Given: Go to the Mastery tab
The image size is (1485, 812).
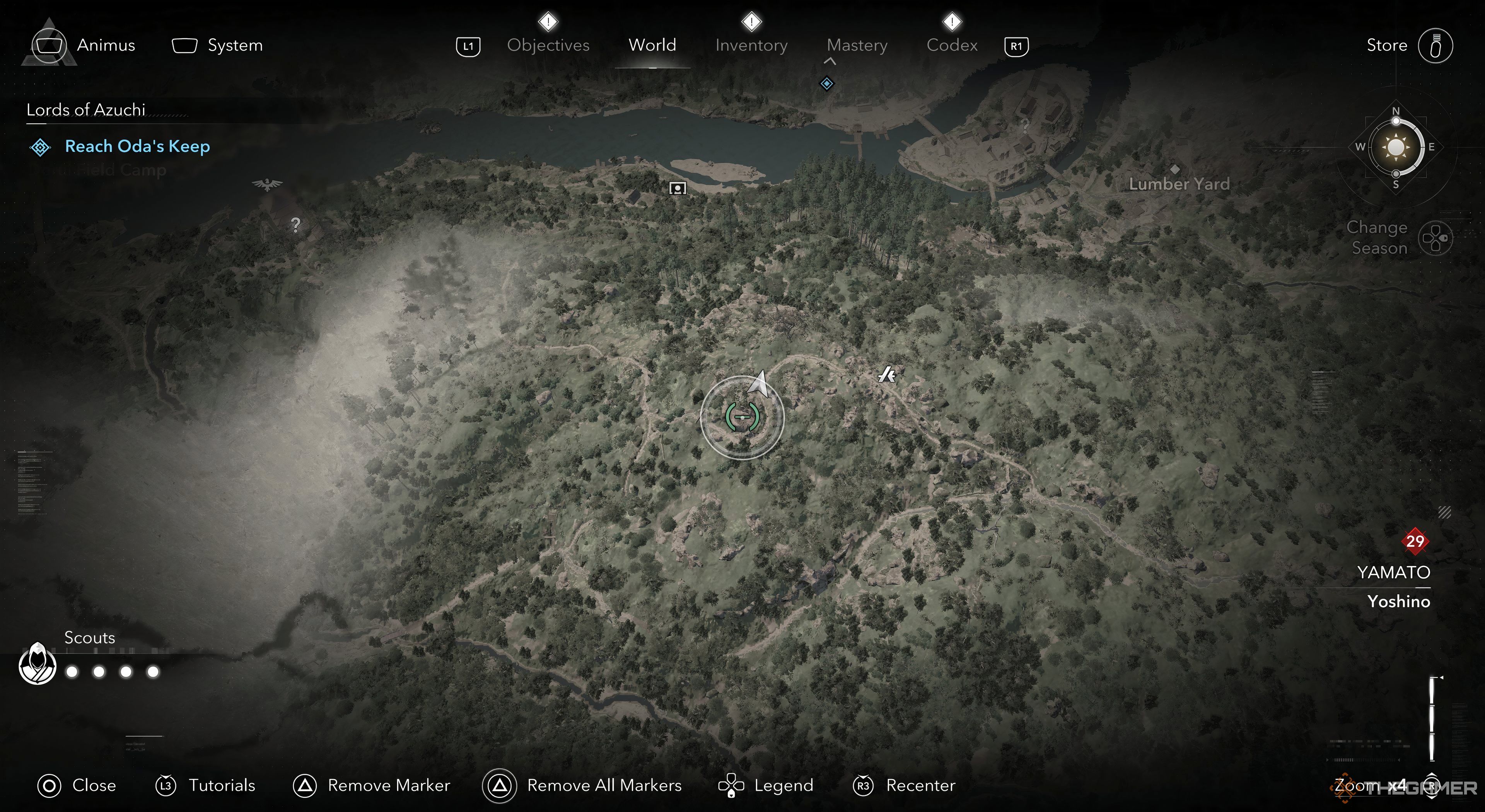Looking at the screenshot, I should (x=857, y=45).
